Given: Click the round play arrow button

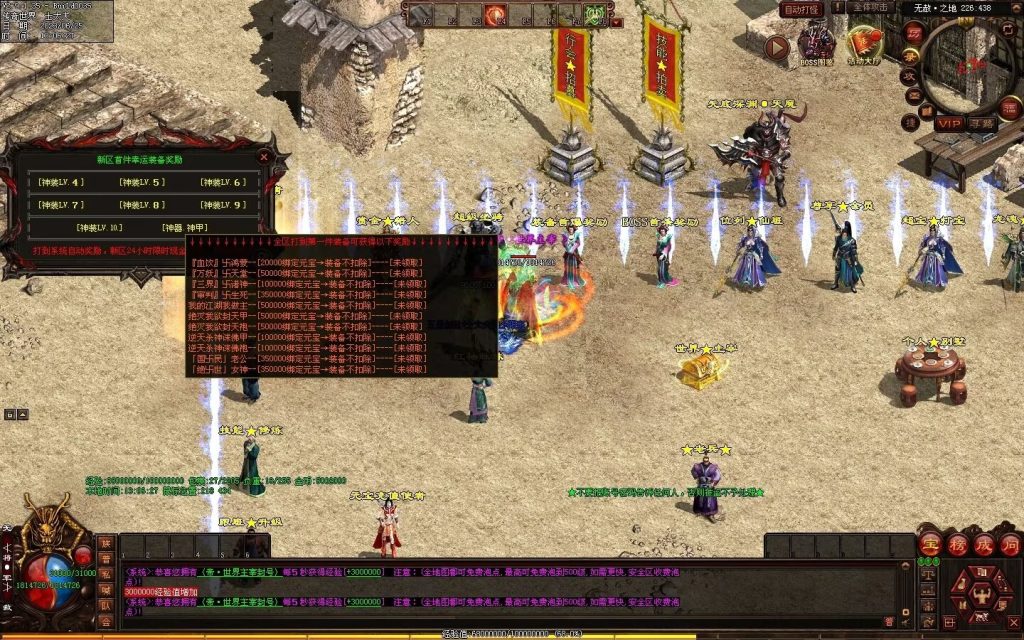Looking at the screenshot, I should 777,46.
